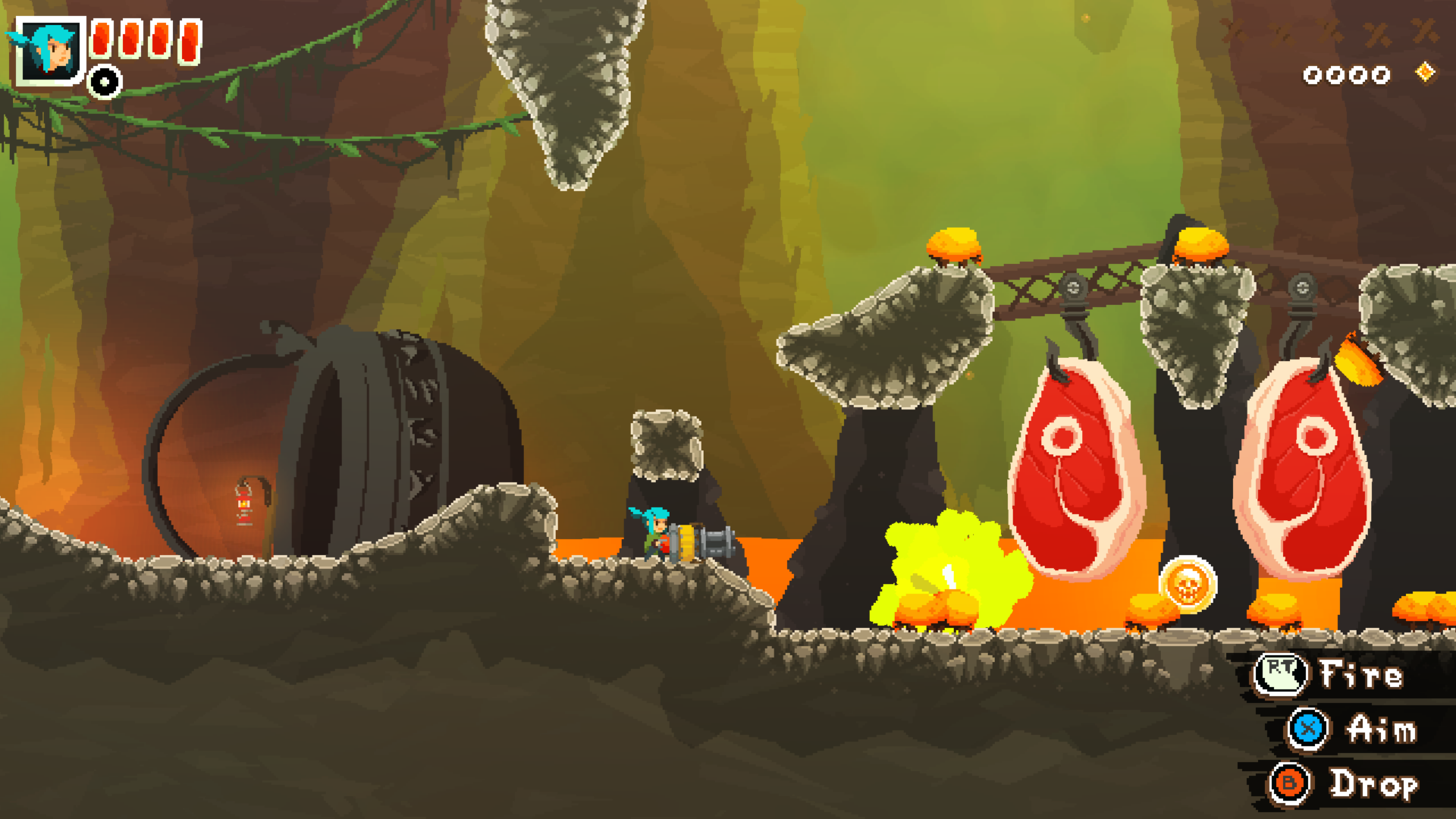This screenshot has height=819, width=1456.
Task: Click the blue-haired character portrait
Action: coord(50,50)
